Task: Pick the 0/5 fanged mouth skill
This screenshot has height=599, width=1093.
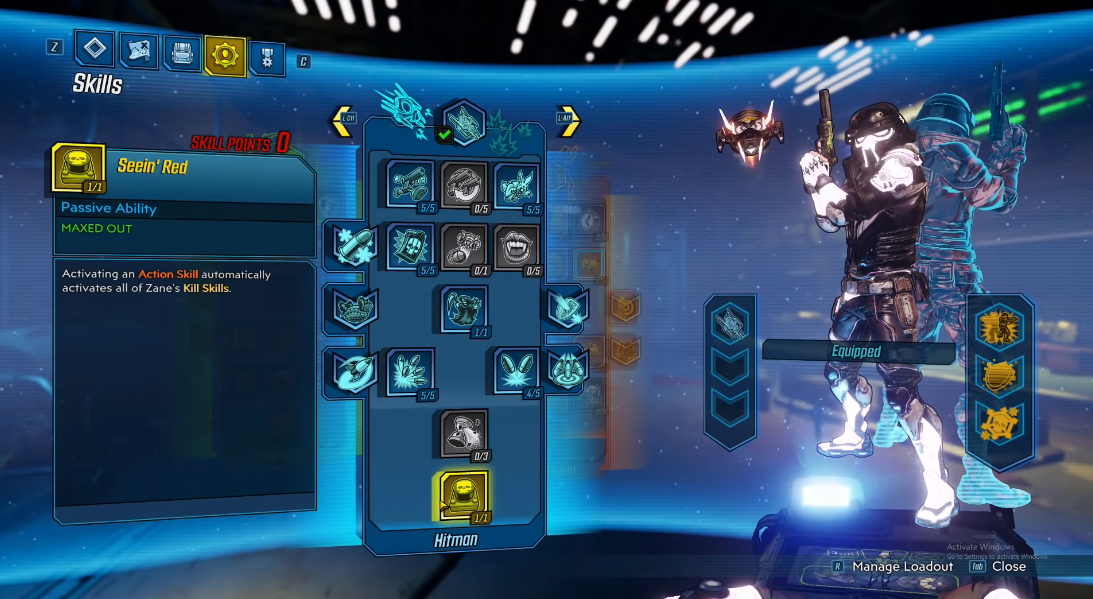Action: tap(517, 246)
